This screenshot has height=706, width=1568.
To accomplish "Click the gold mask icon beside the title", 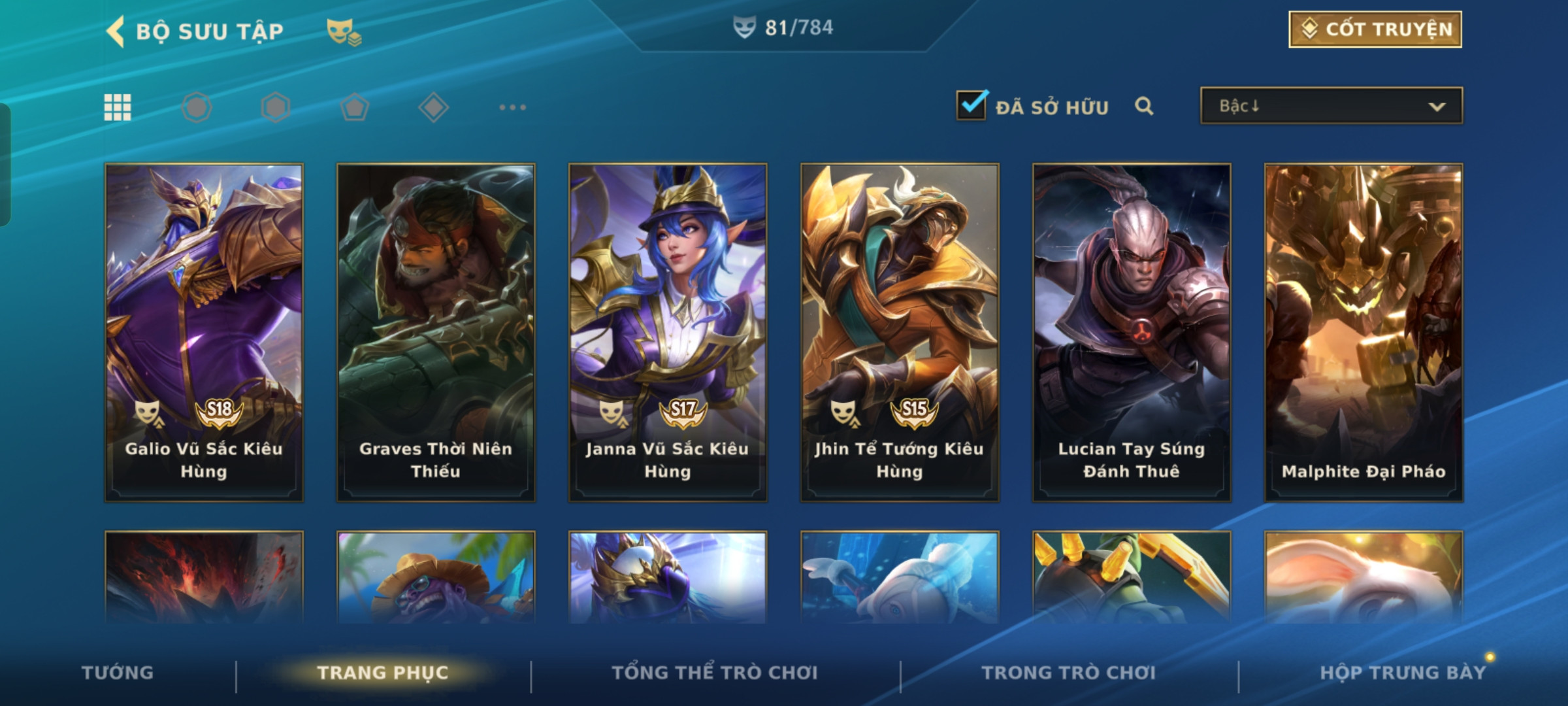I will point(344,31).
